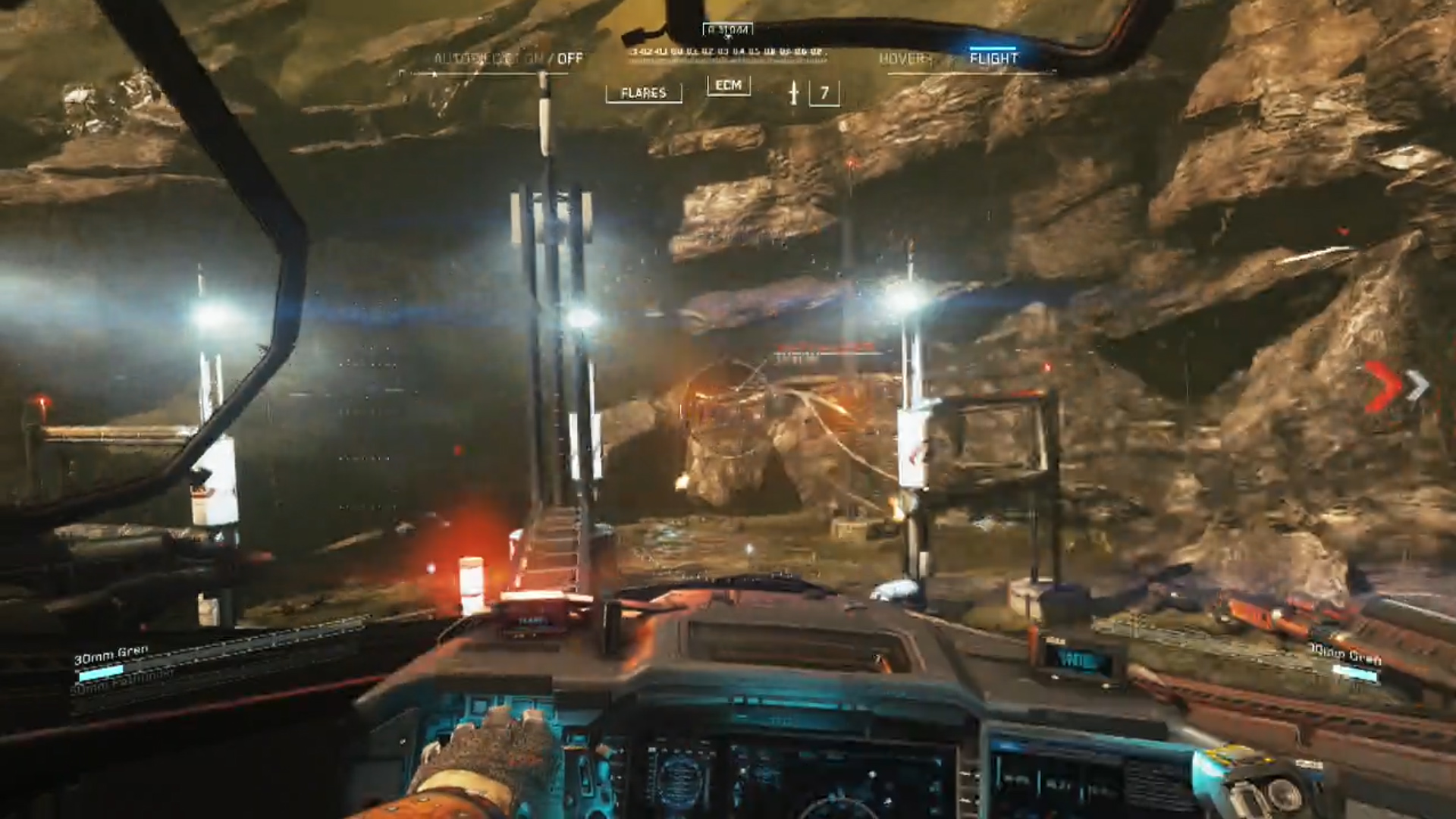Select the highlighted FLIGHT mode
1456x819 pixels.
pos(993,58)
